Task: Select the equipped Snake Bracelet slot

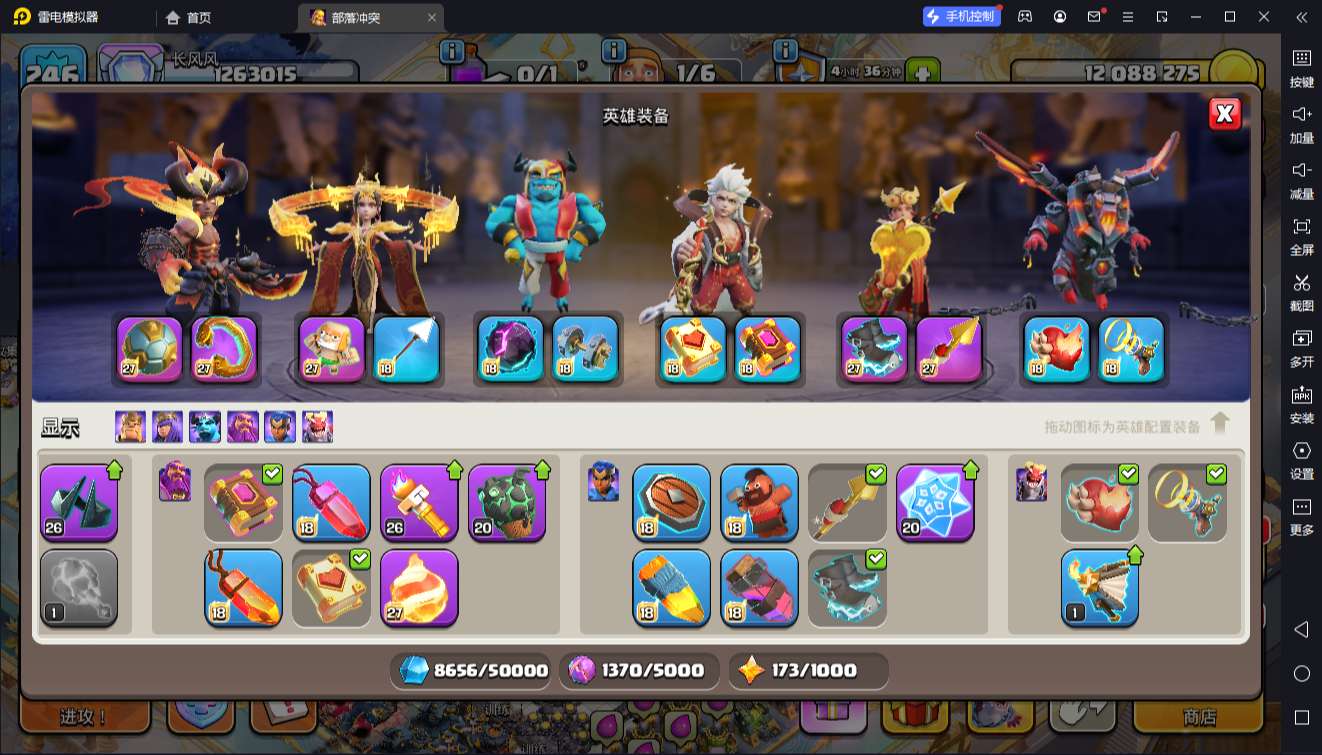Action: coord(224,349)
